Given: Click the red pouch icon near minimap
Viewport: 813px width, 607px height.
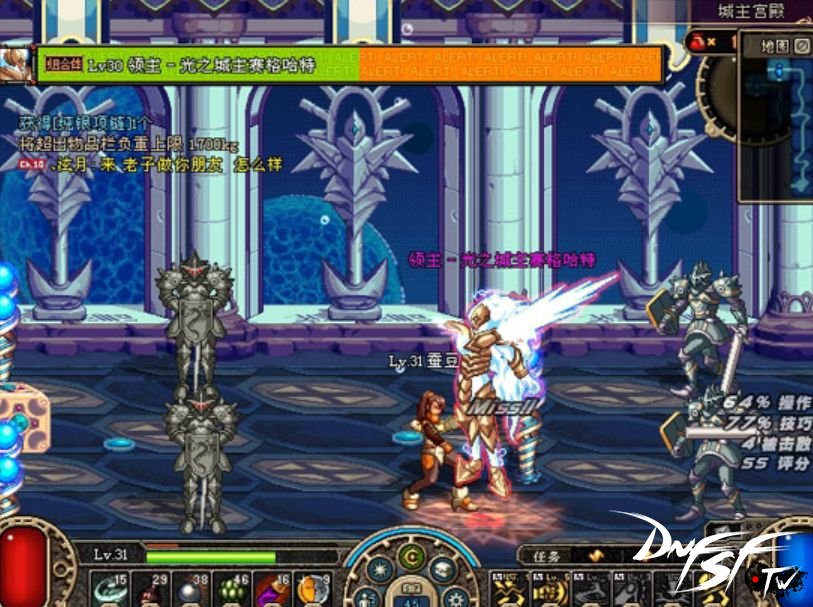Looking at the screenshot, I should coord(697,41).
